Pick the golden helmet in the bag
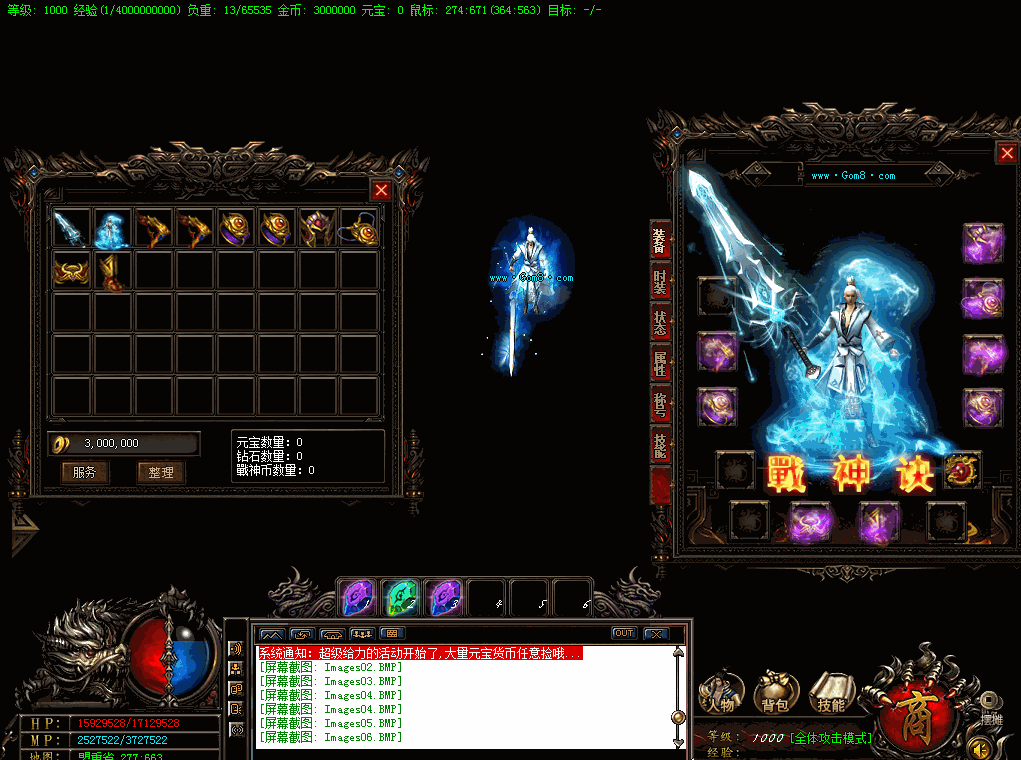1021x760 pixels. tap(318, 229)
